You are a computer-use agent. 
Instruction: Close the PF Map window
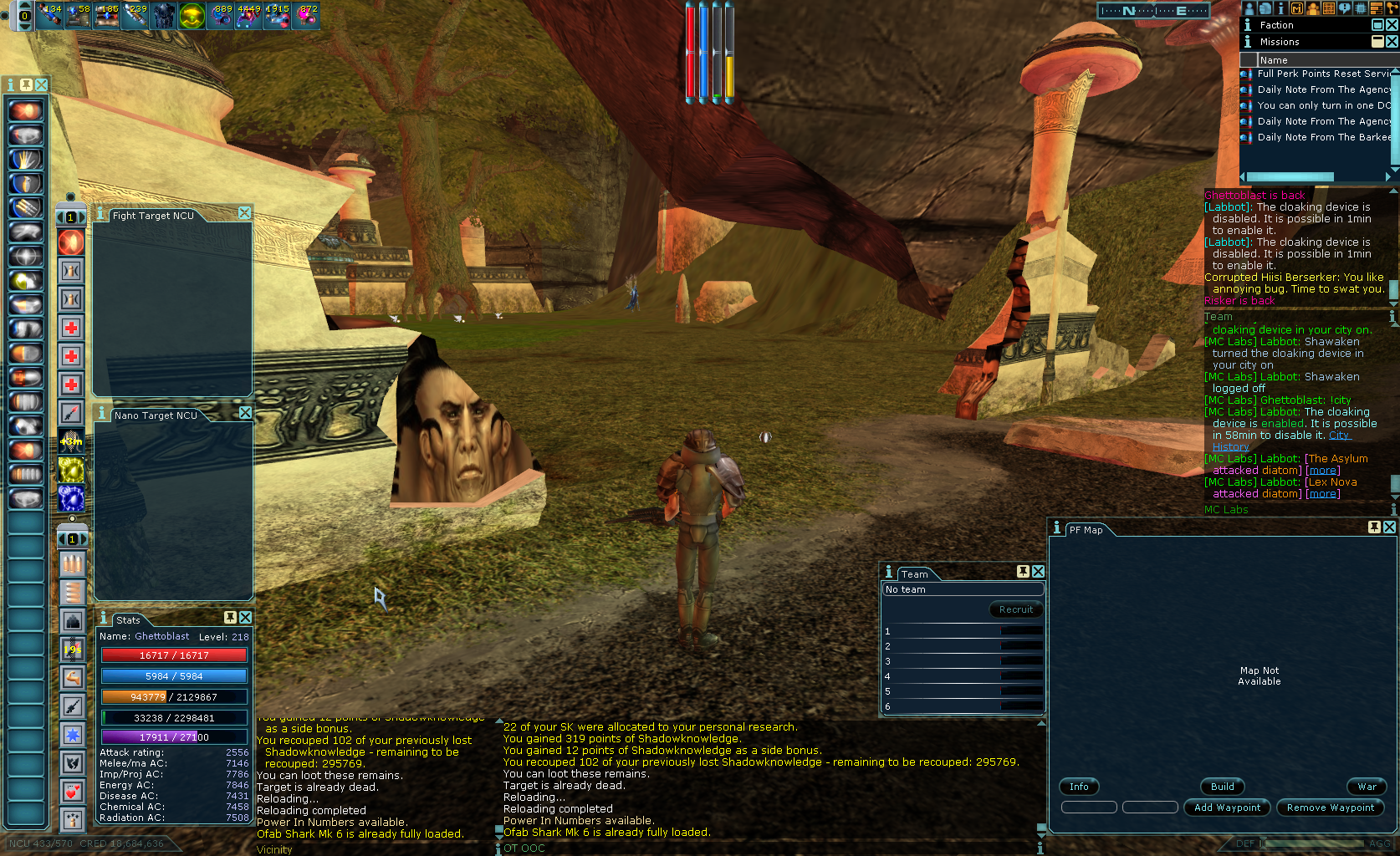[x=1389, y=527]
